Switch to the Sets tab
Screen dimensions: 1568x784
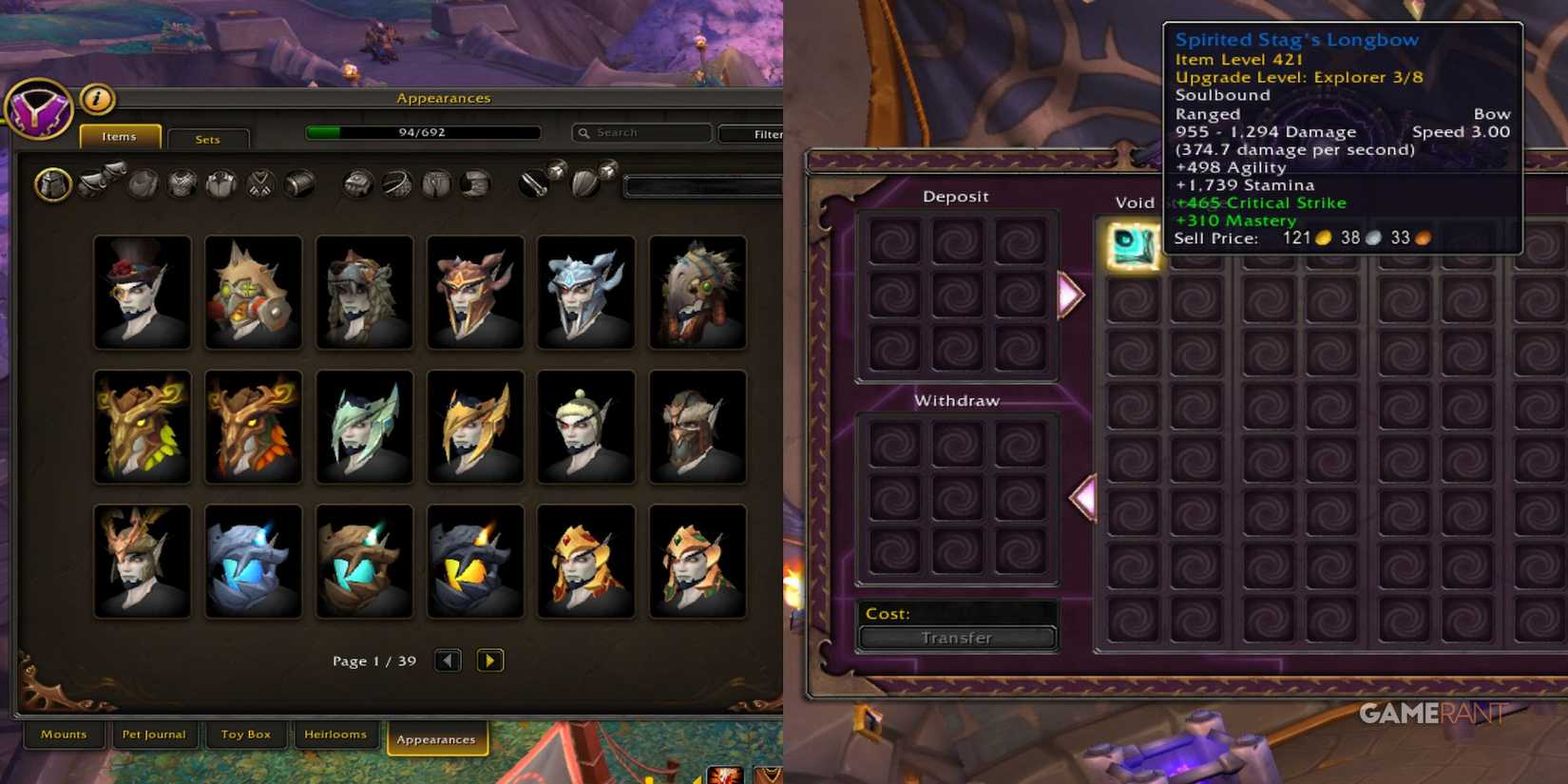click(x=207, y=139)
